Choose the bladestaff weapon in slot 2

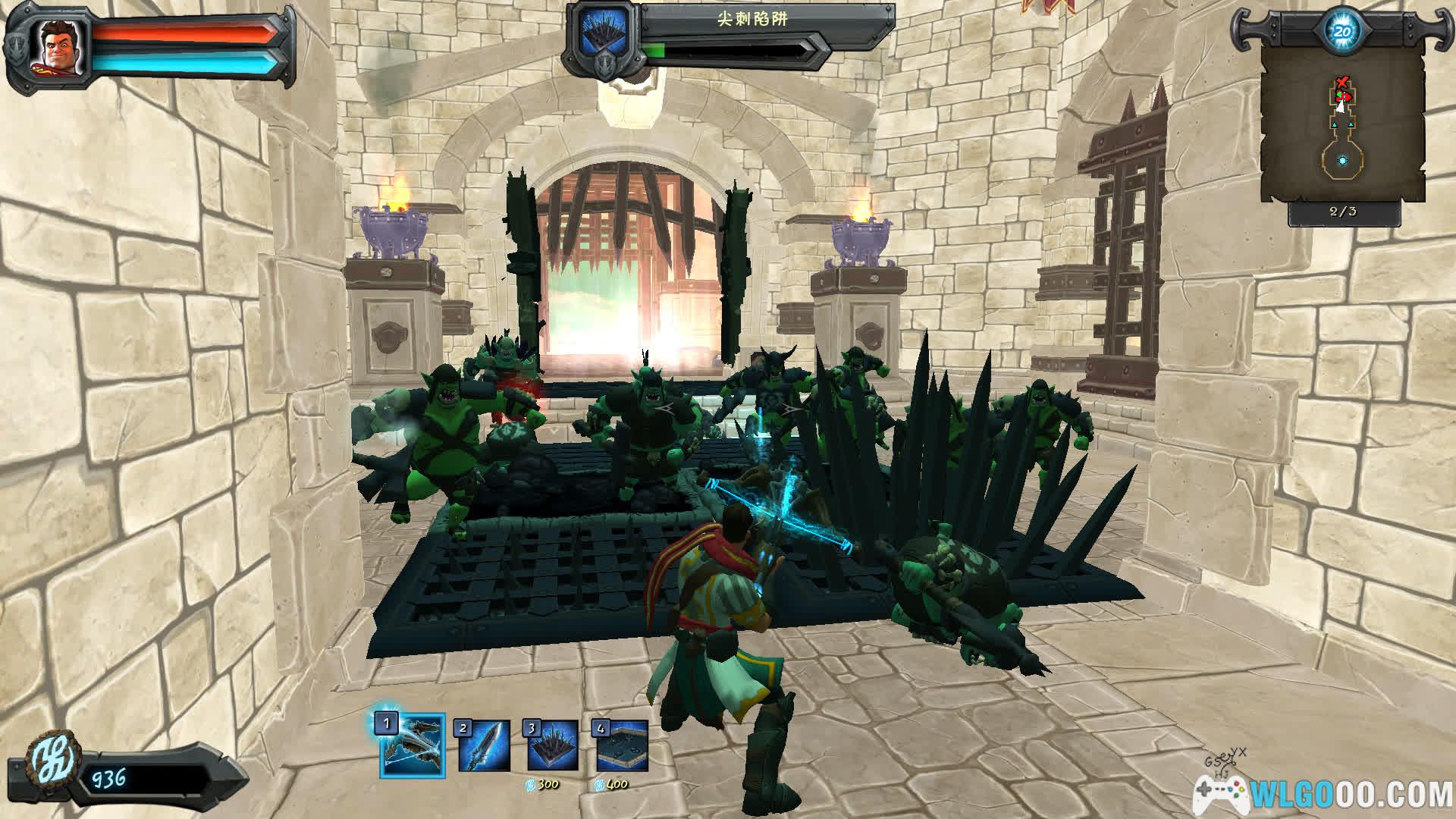[485, 746]
